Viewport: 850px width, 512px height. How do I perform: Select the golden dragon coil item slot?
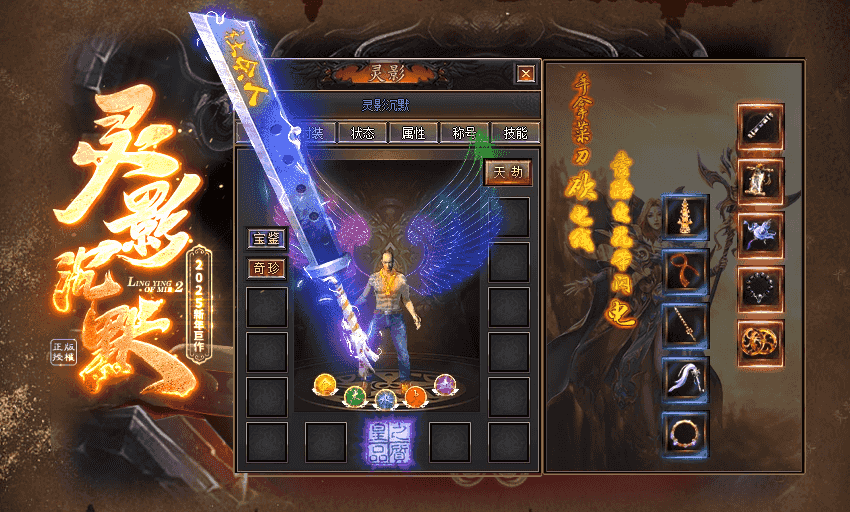click(x=761, y=343)
